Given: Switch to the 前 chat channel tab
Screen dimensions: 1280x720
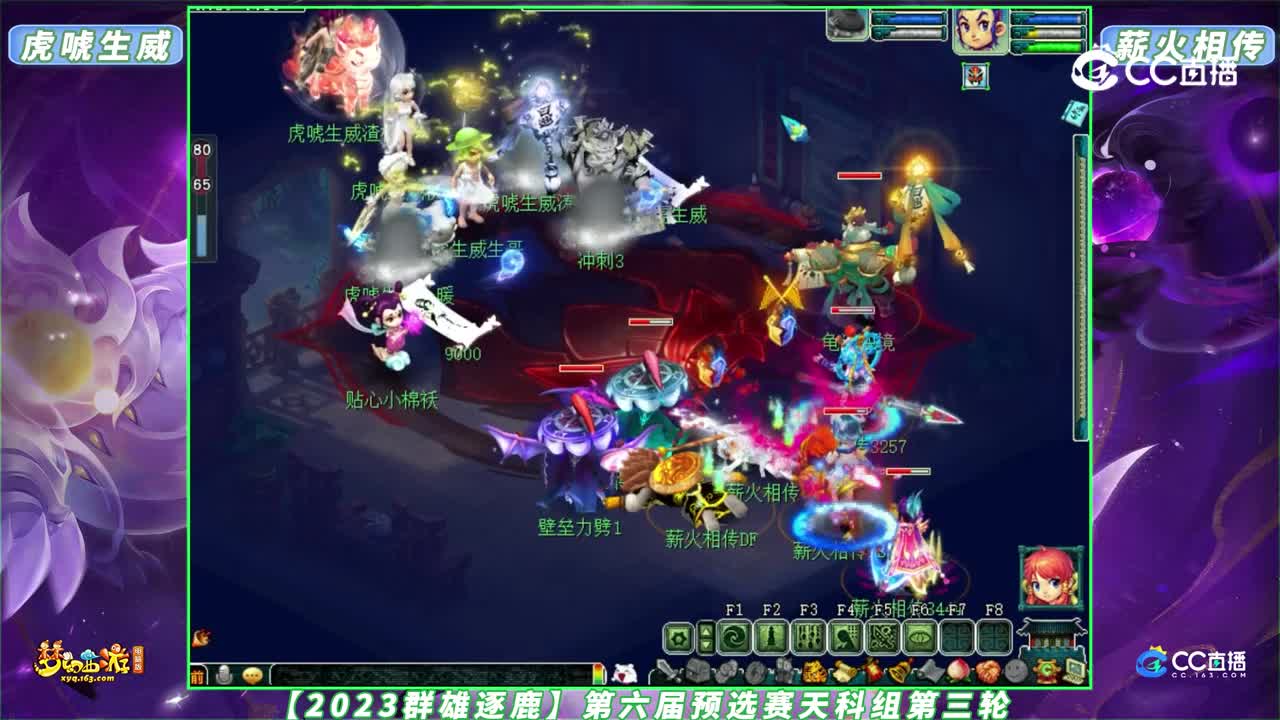Looking at the screenshot, I should (199, 675).
